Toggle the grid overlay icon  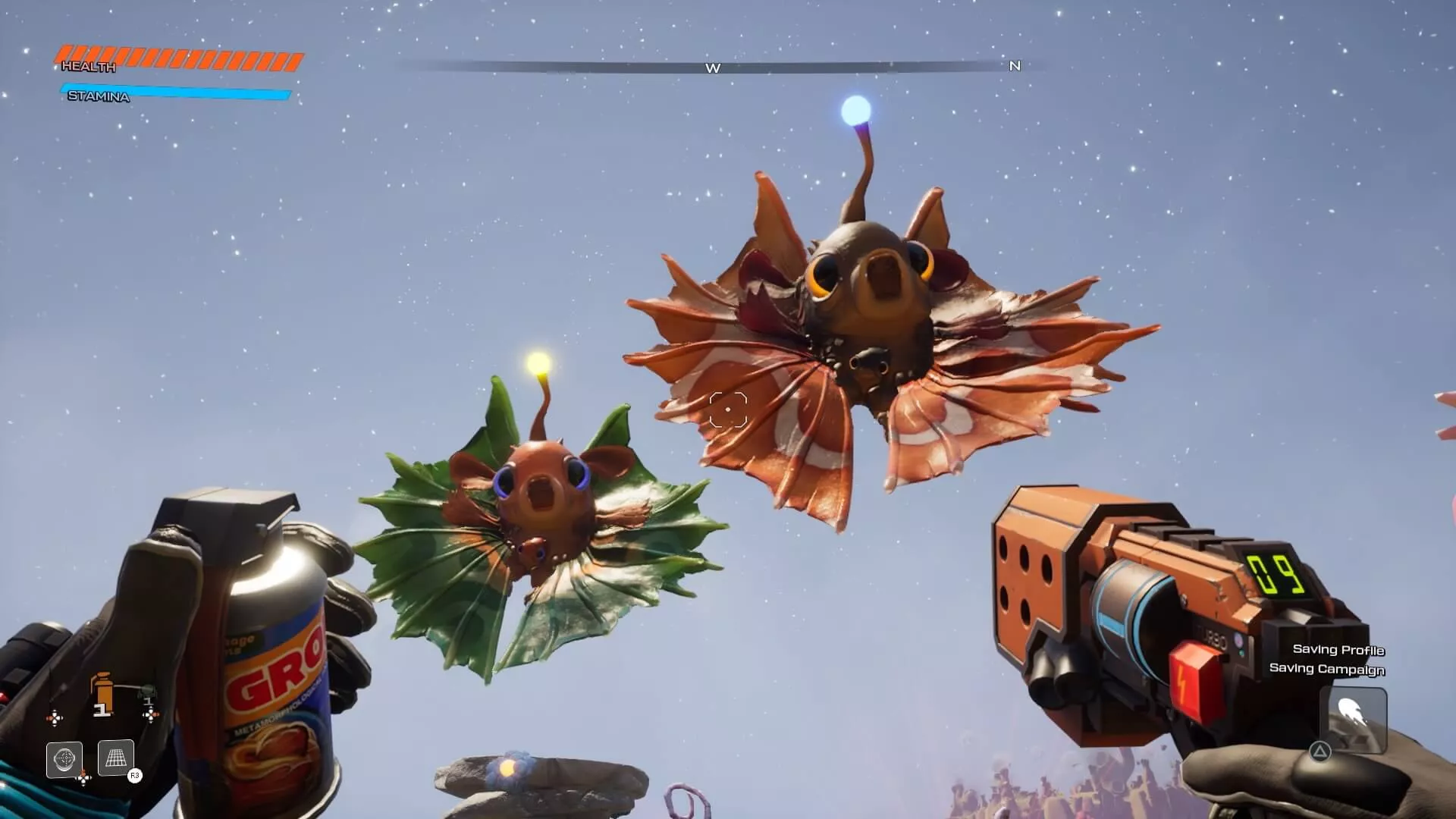(x=116, y=758)
